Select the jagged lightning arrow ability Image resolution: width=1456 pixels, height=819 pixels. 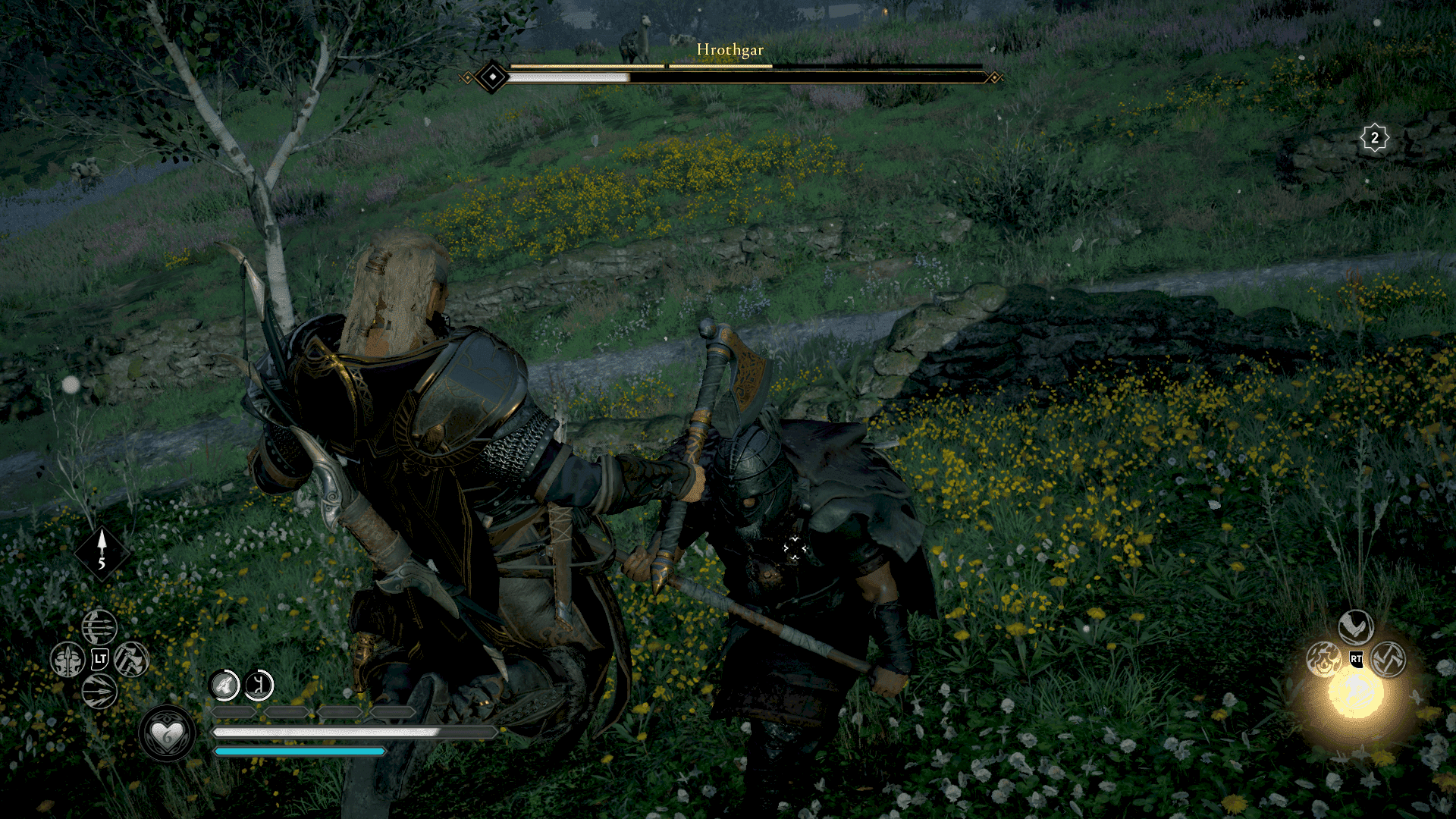[99, 692]
